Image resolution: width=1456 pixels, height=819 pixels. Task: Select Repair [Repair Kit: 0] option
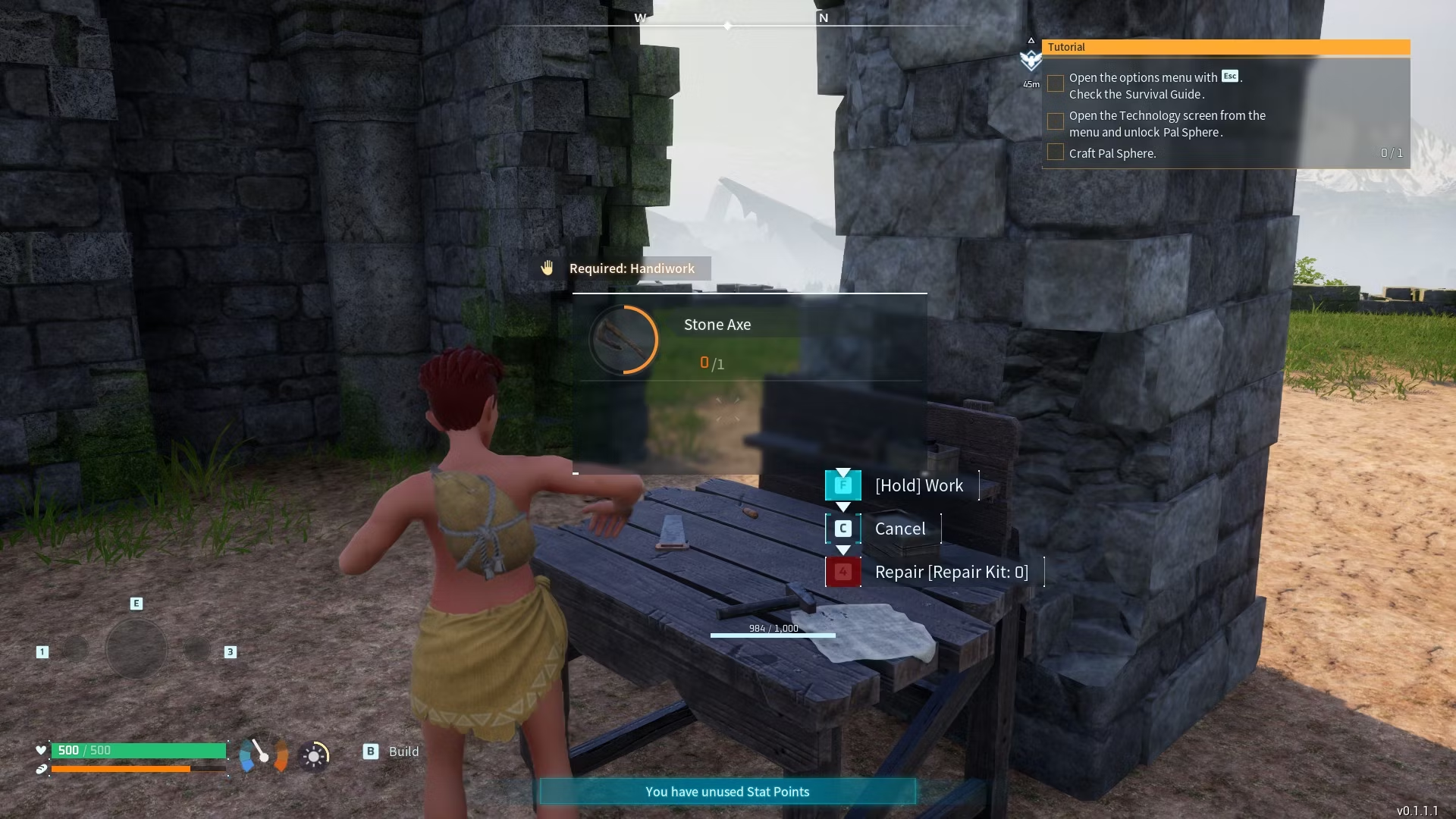pos(951,572)
